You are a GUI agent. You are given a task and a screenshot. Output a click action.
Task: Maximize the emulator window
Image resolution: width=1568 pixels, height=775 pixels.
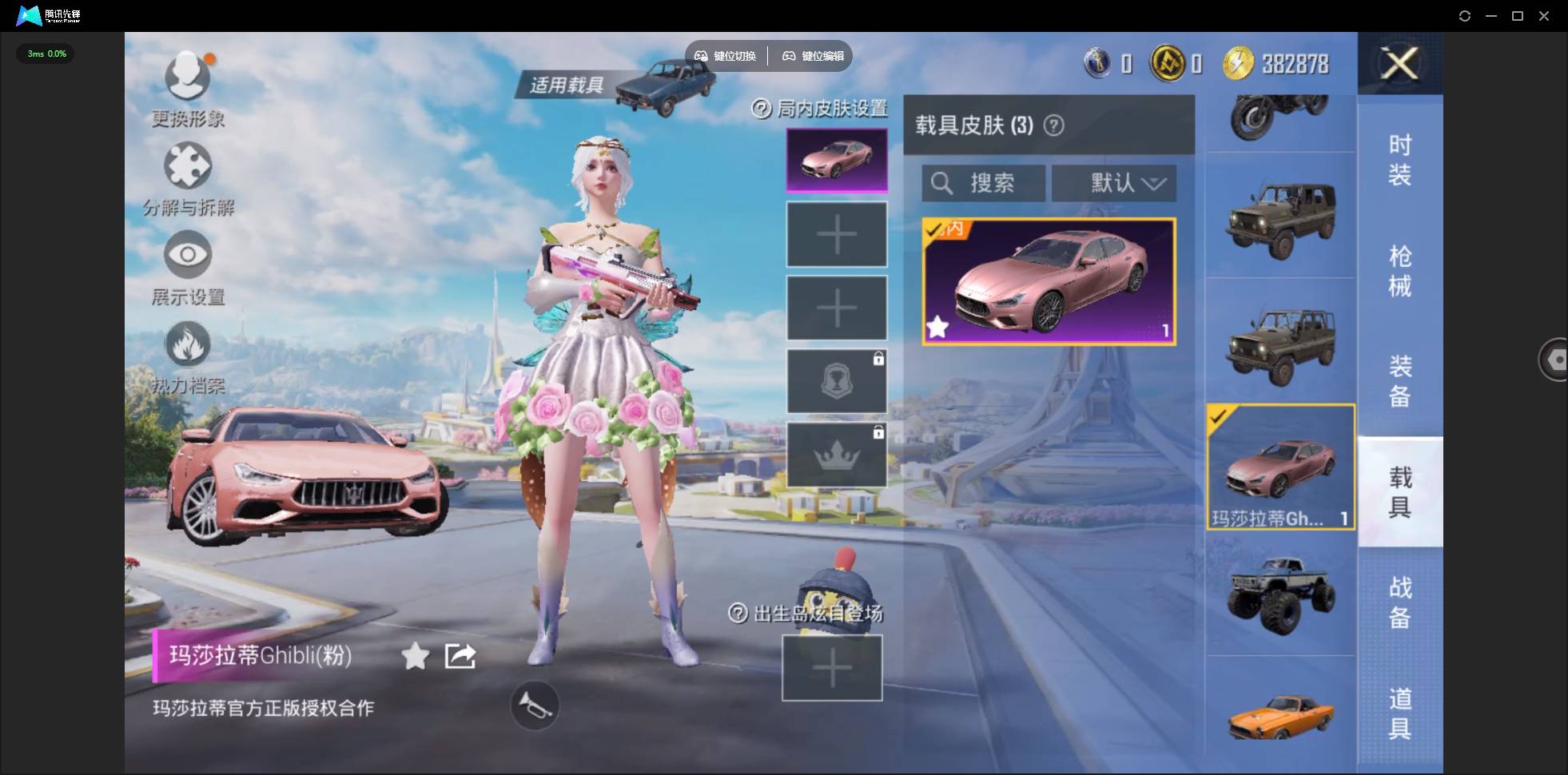point(1518,16)
